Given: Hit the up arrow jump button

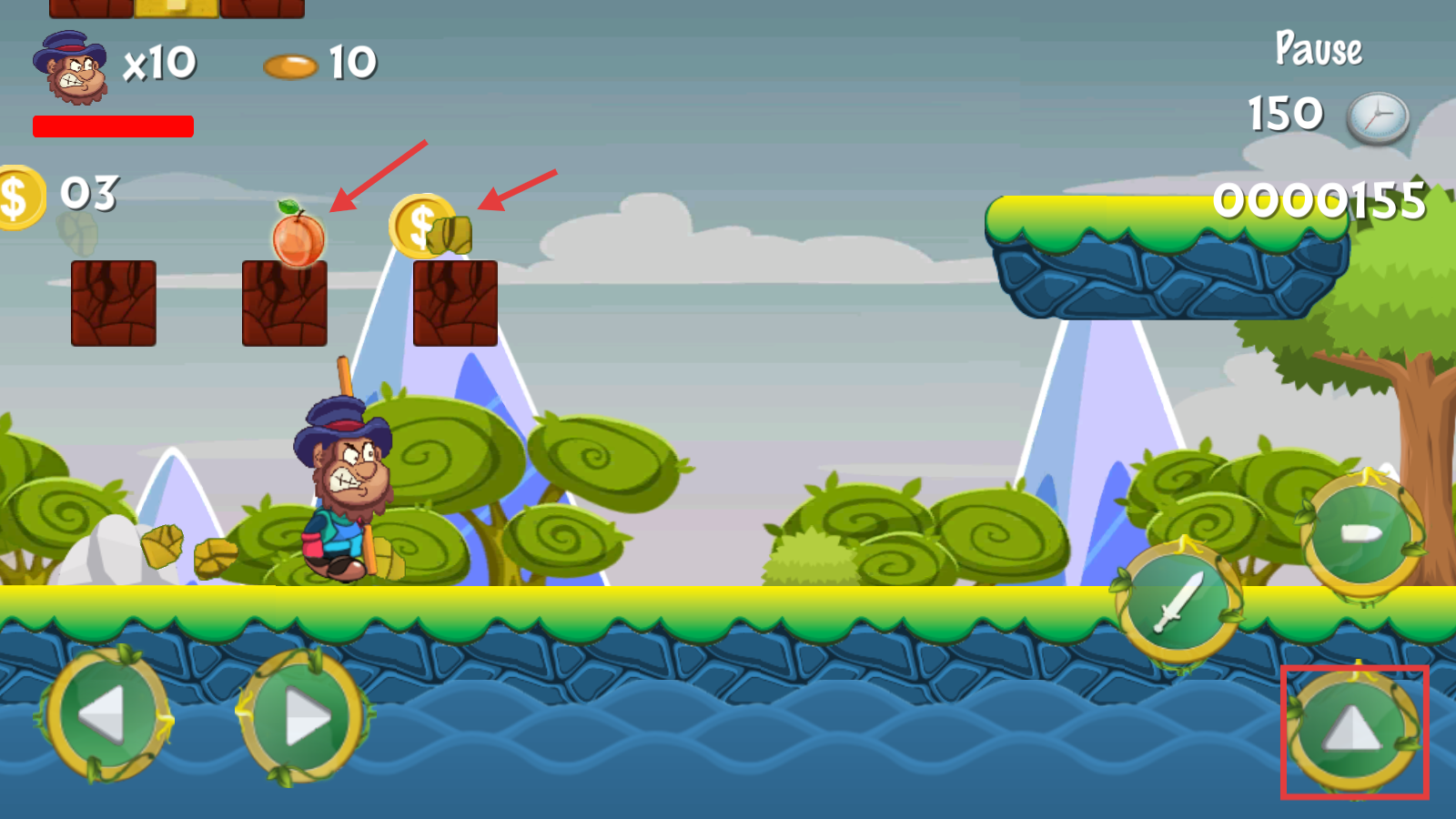Looking at the screenshot, I should [x=1354, y=730].
